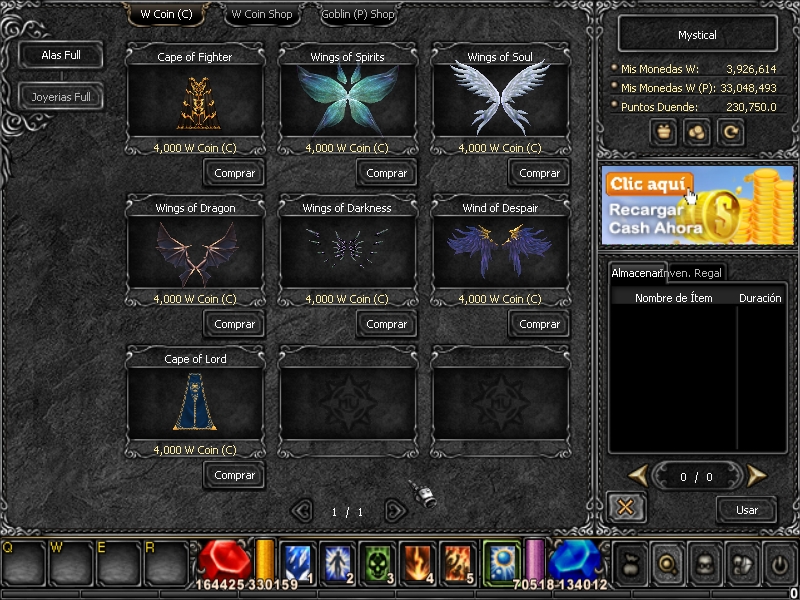
Task: Buy the Cape of Fighter with Comprar
Action: pos(235,173)
